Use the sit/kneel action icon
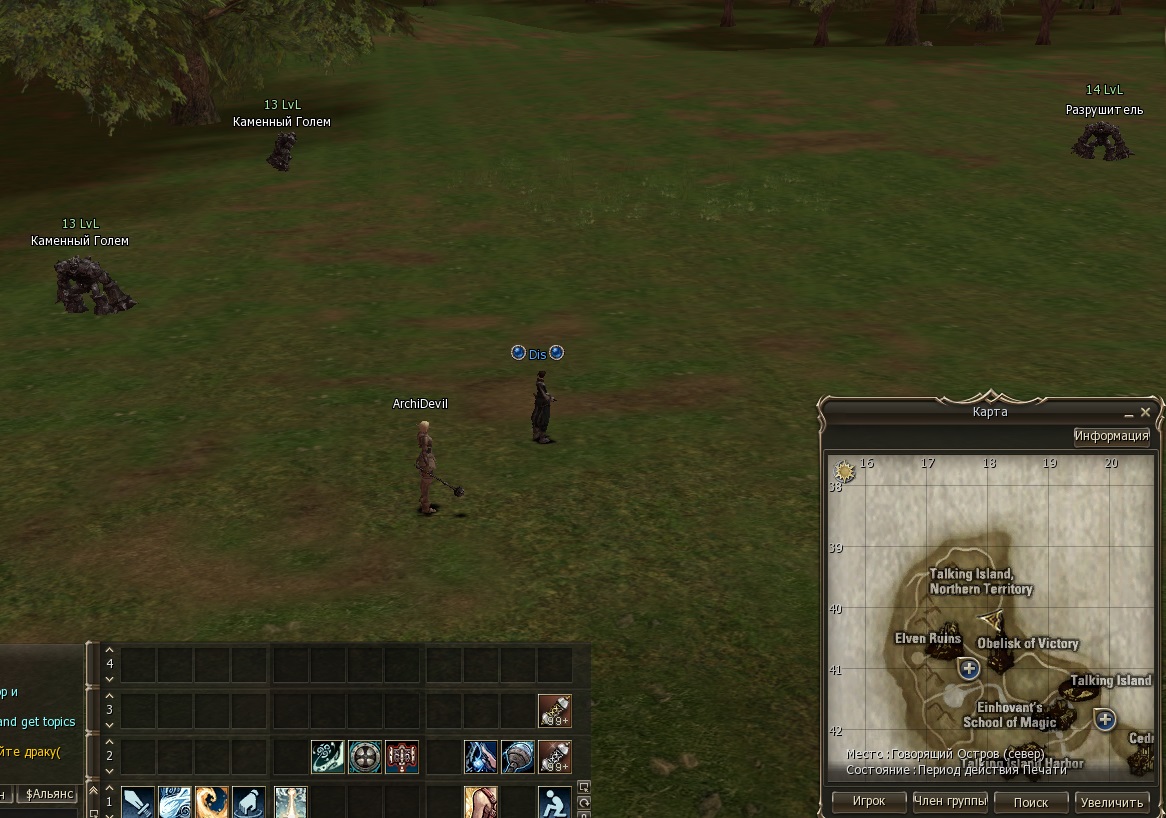This screenshot has height=818, width=1166. [554, 802]
